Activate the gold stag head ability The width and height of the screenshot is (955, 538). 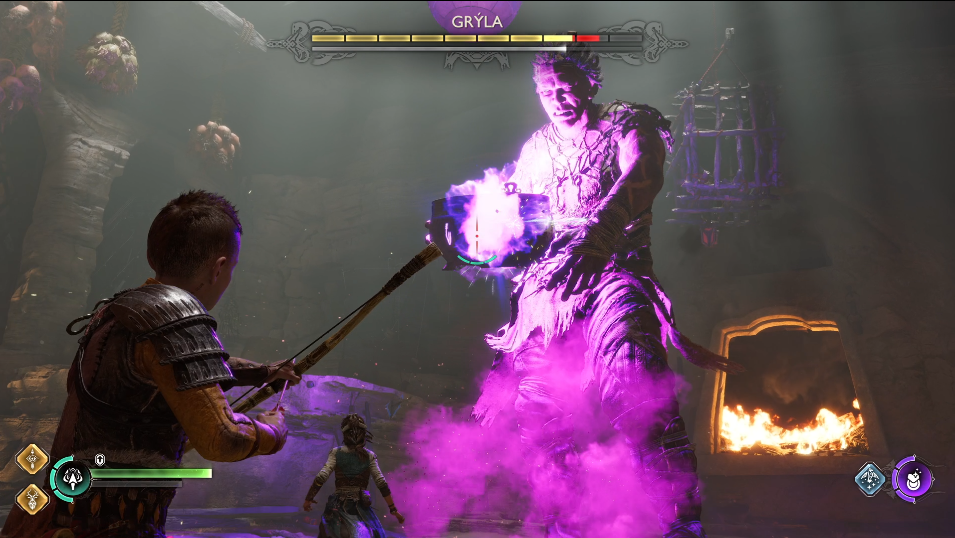(32, 496)
